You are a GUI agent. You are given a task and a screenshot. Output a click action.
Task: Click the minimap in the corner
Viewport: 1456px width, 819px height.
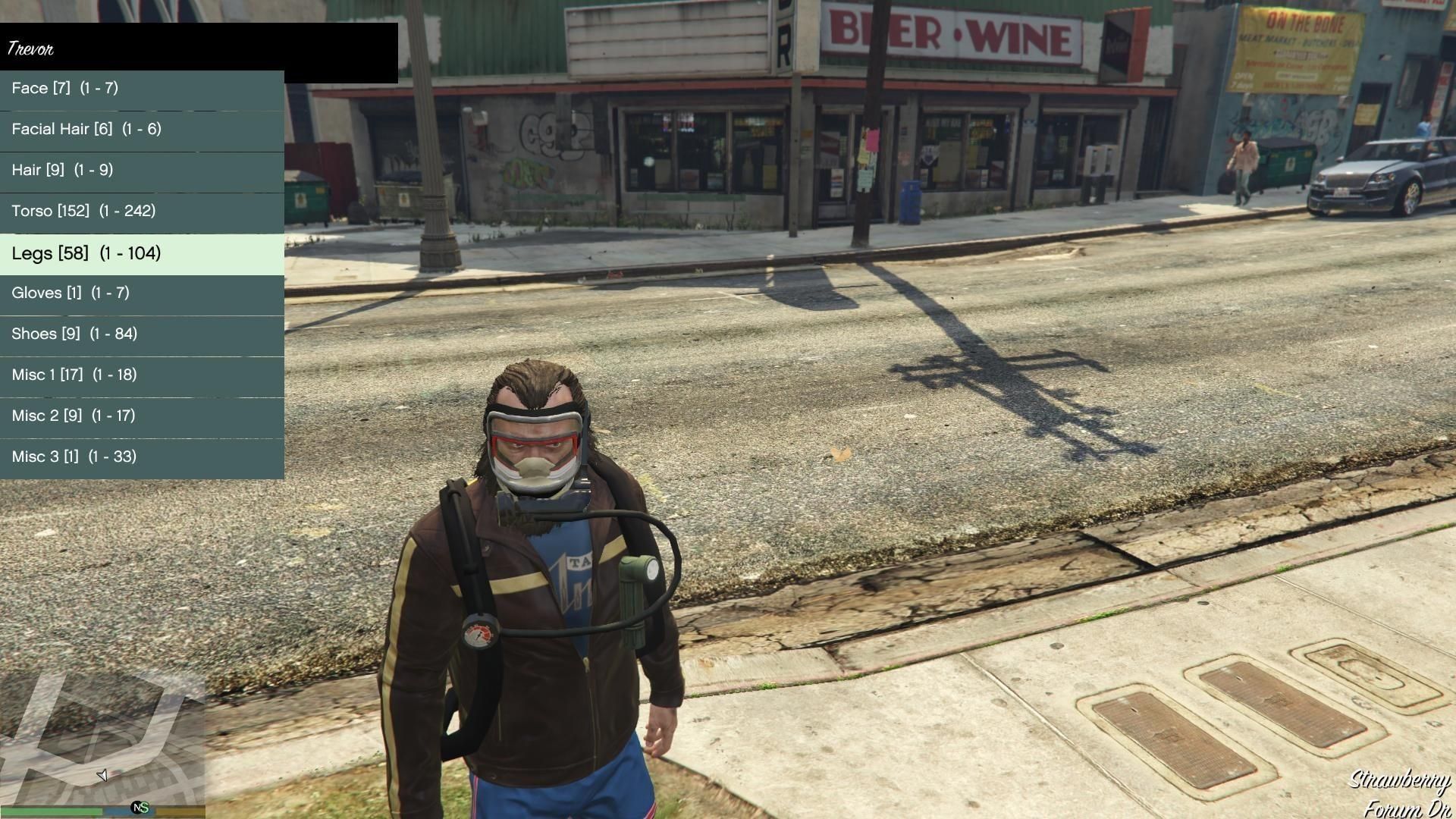click(x=102, y=739)
